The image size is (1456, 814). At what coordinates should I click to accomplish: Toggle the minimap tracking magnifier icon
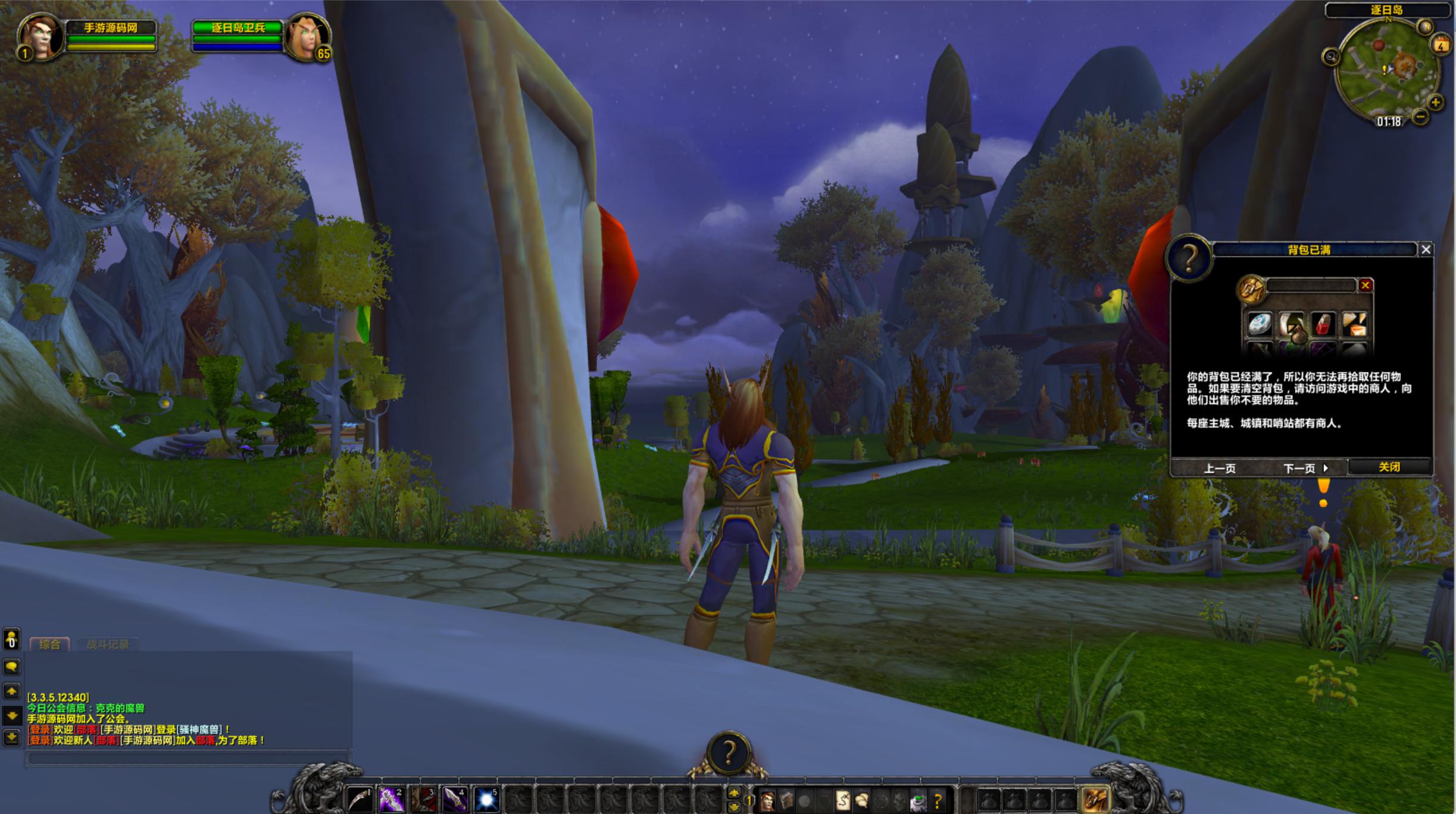point(1330,57)
